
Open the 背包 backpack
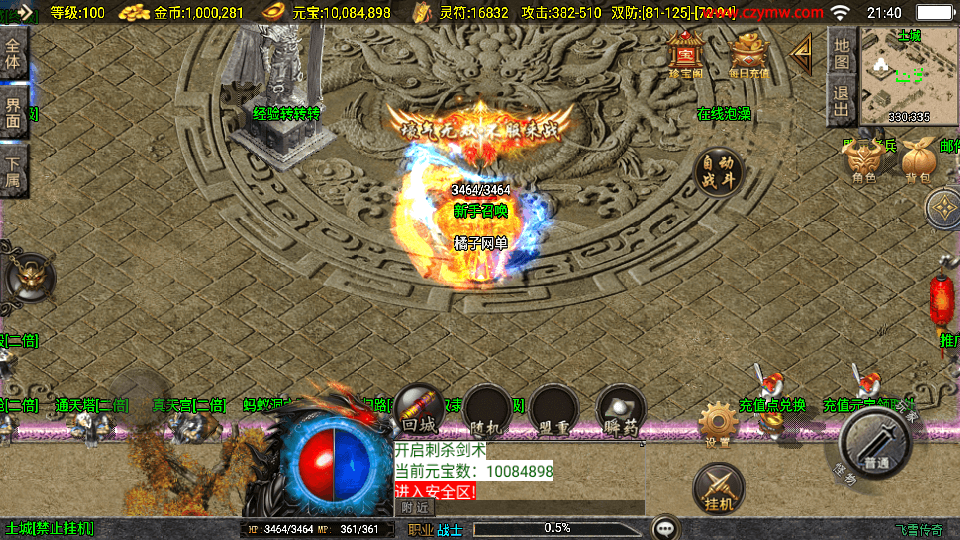click(917, 160)
